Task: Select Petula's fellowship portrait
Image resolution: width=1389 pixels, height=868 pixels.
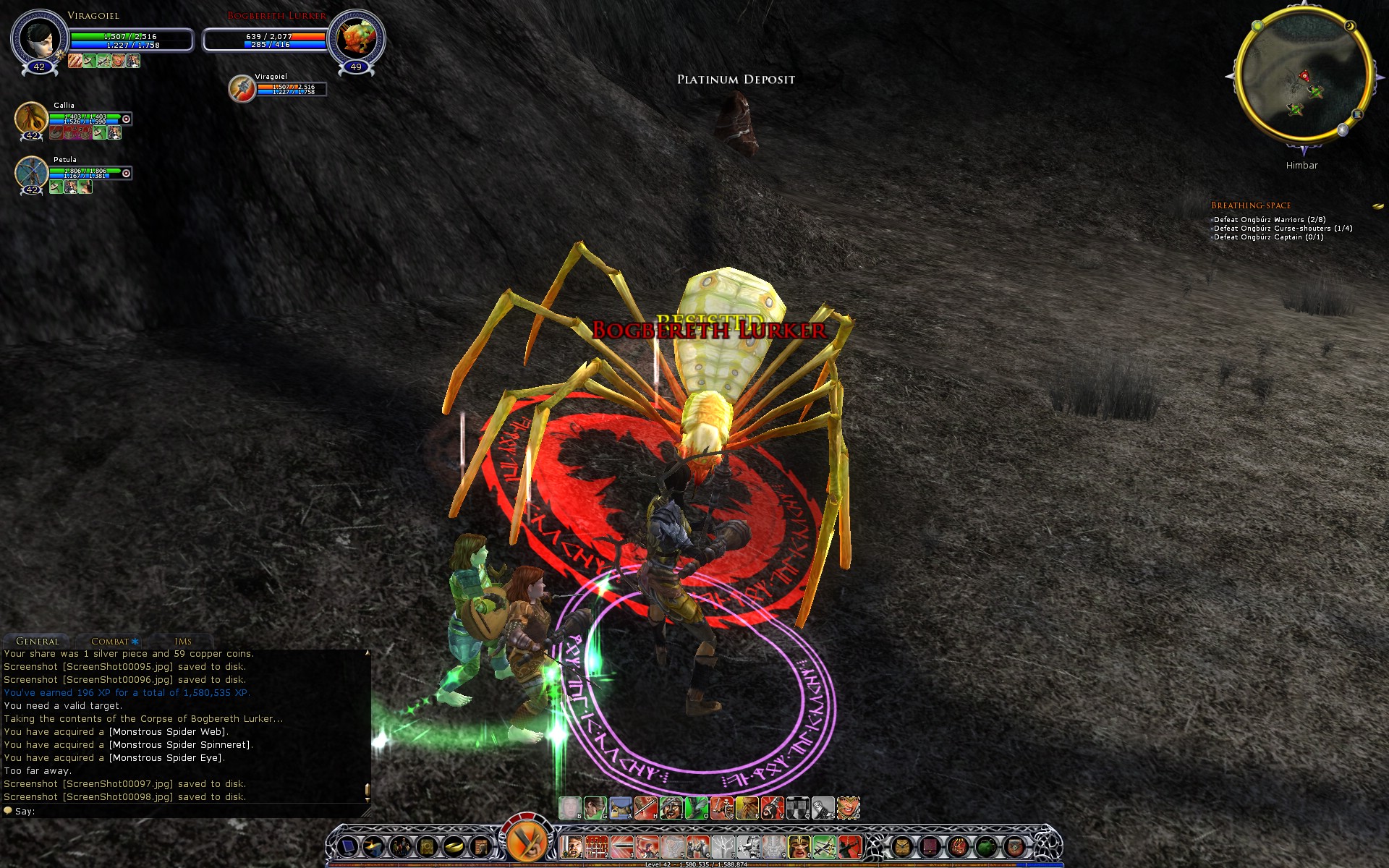Action: (x=32, y=172)
